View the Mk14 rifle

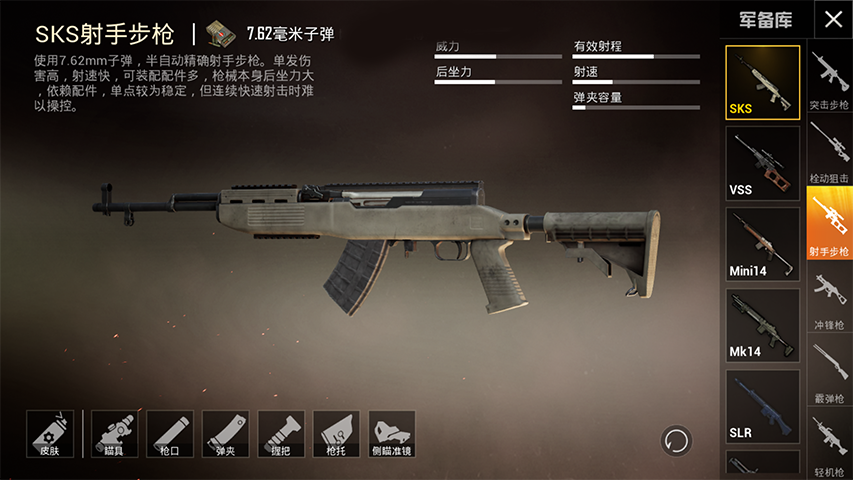[x=762, y=325]
